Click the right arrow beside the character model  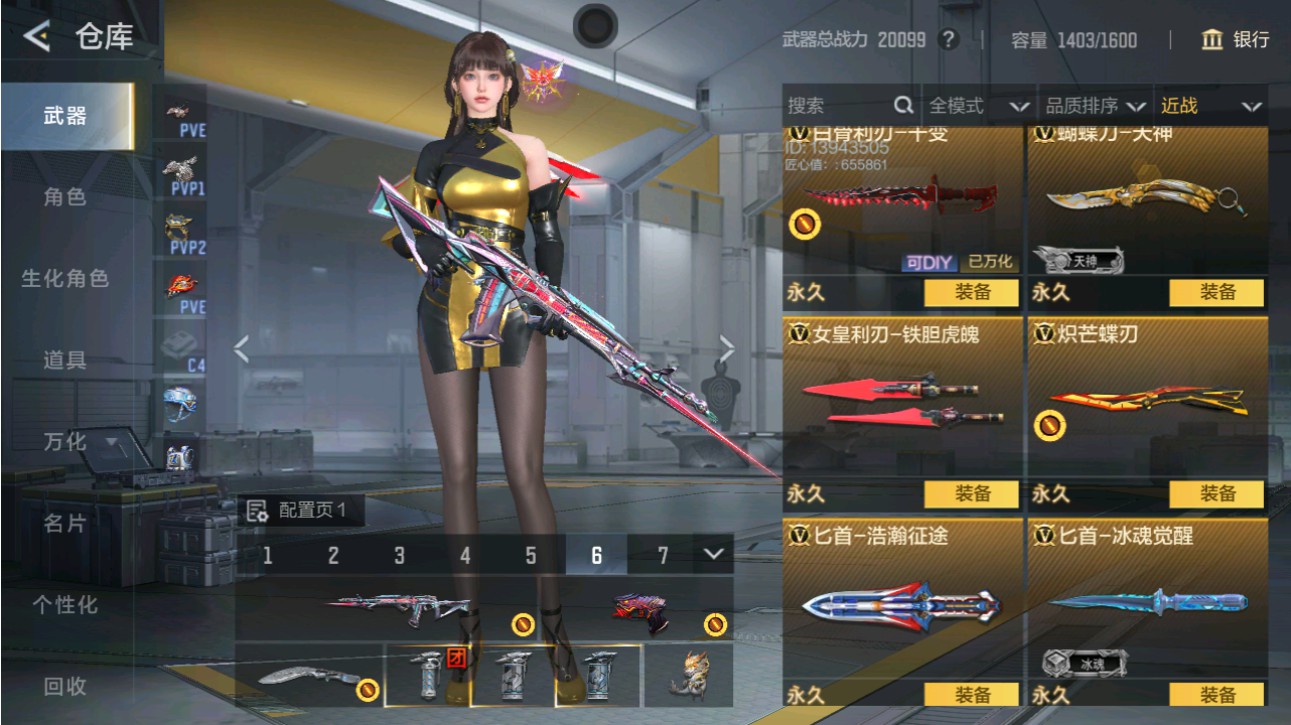point(728,347)
